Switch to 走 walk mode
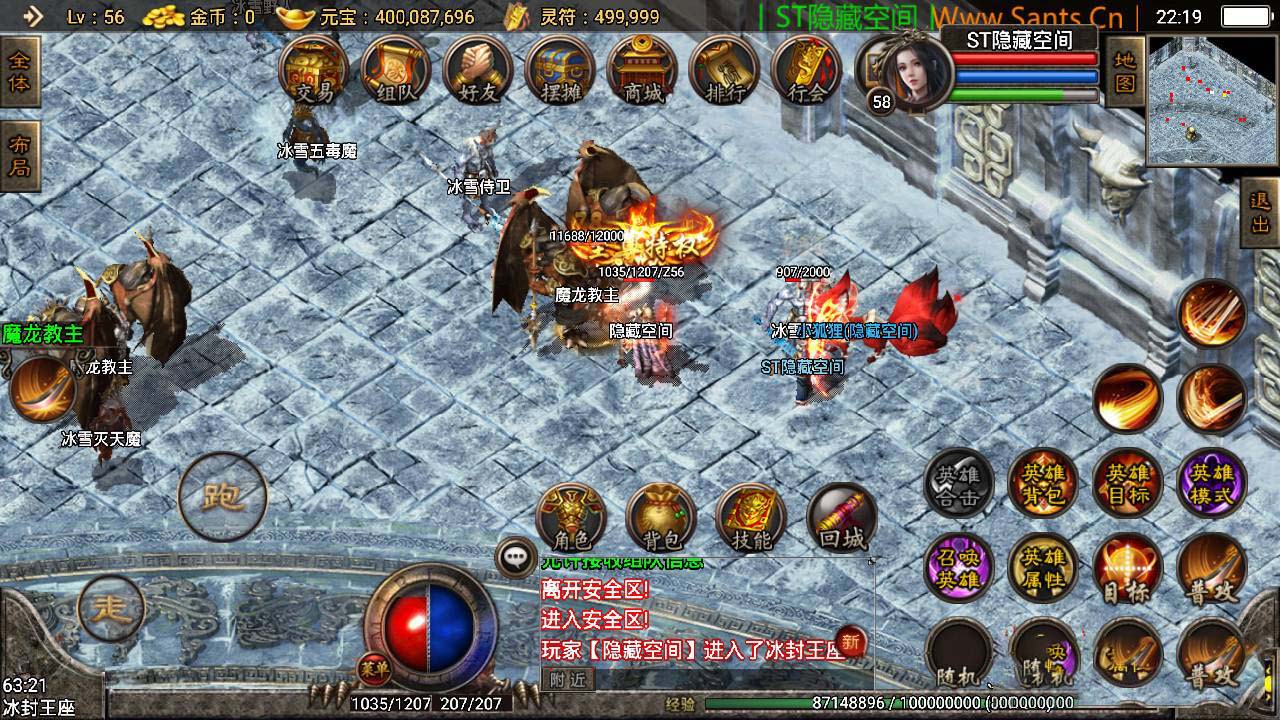Screen dimensions: 1280x720 [x=112, y=608]
